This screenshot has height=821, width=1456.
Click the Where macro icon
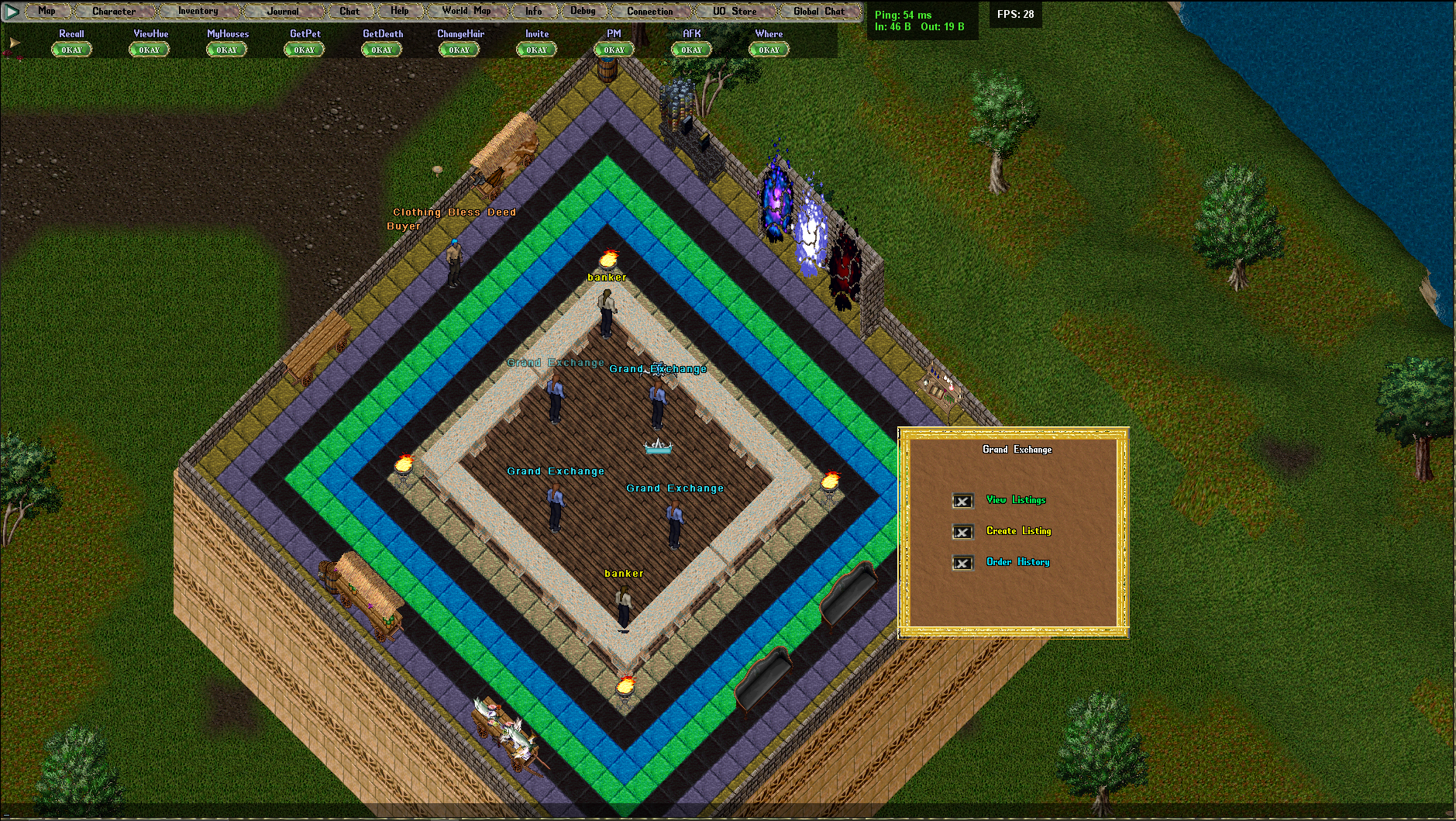(768, 49)
